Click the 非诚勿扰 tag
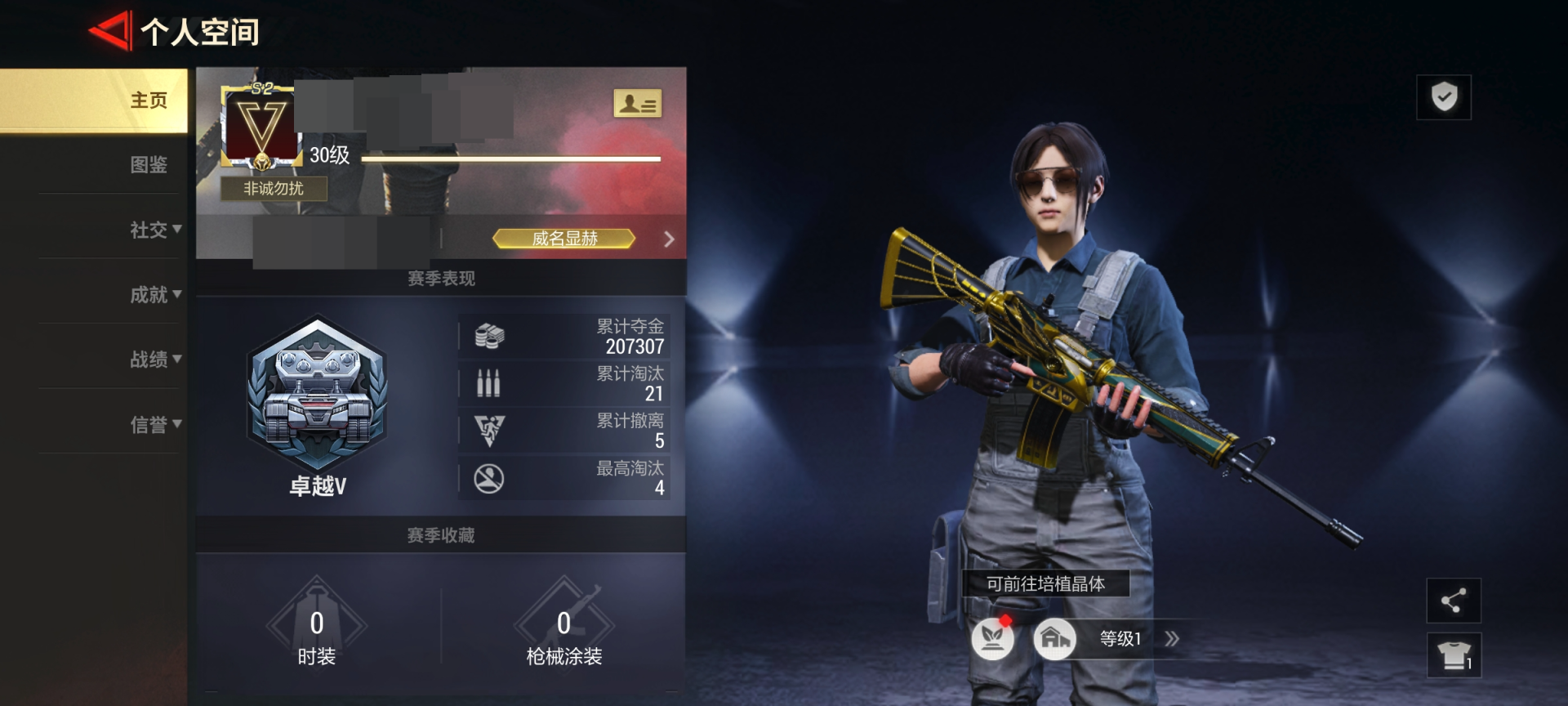1568x706 pixels. click(274, 189)
